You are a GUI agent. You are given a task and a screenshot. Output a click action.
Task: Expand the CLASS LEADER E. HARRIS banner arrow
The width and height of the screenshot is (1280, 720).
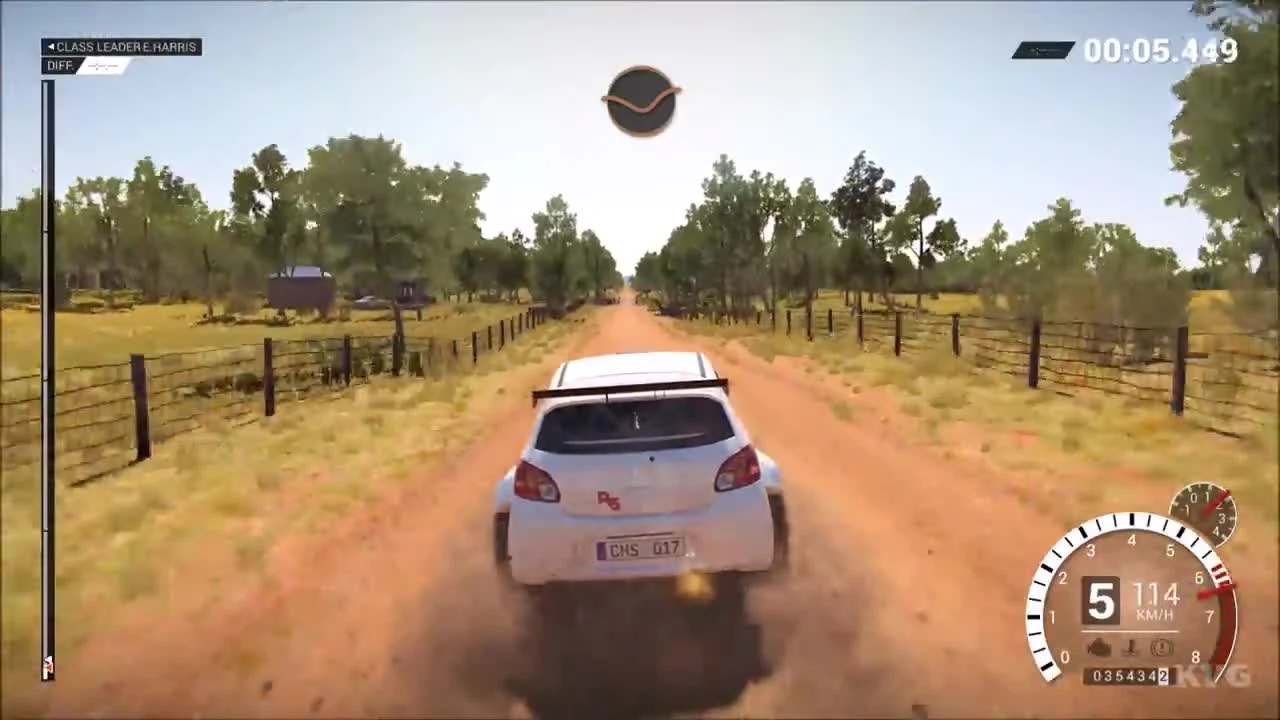click(x=51, y=46)
